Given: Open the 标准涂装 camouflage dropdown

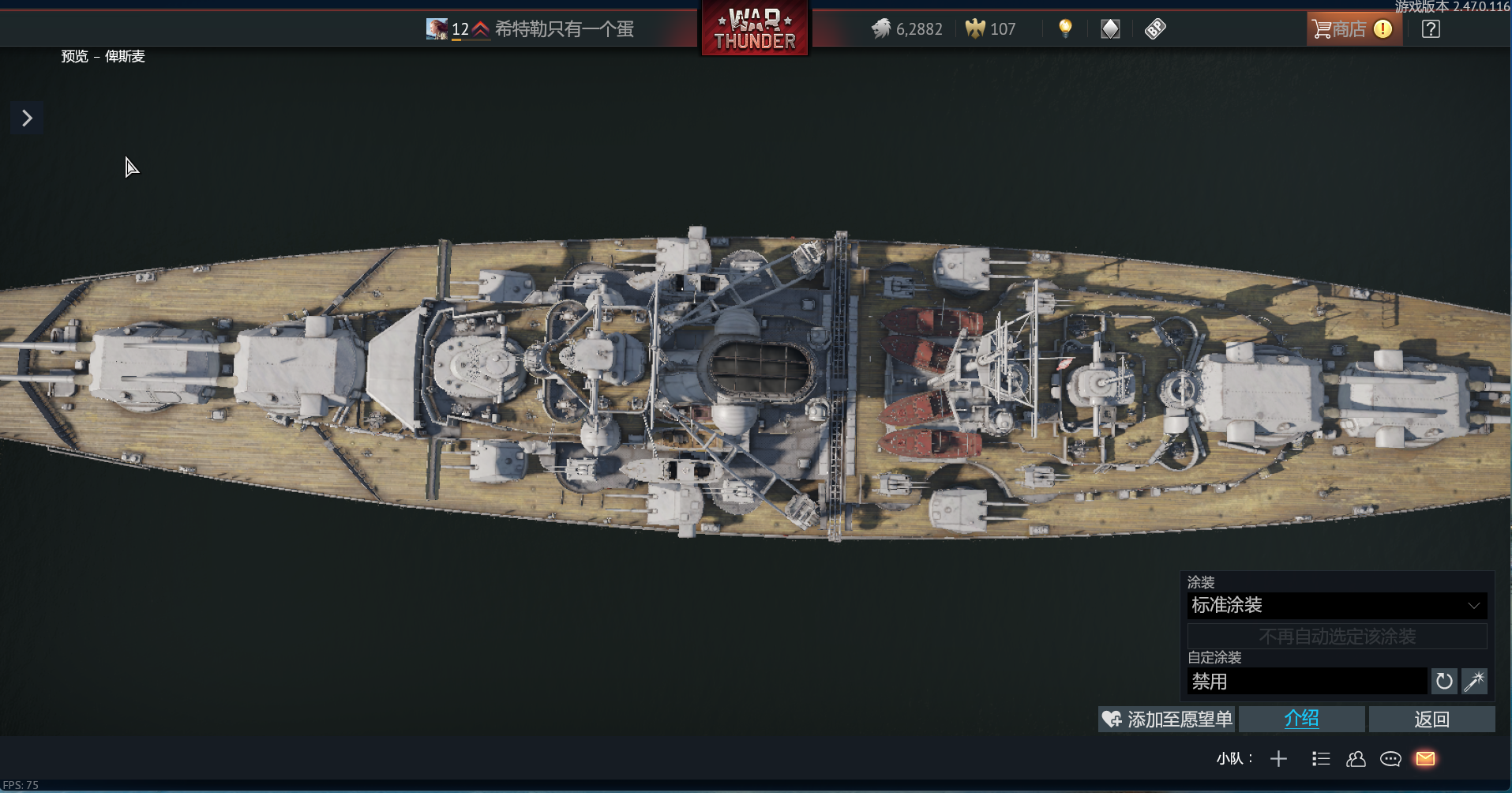Looking at the screenshot, I should (1336, 606).
